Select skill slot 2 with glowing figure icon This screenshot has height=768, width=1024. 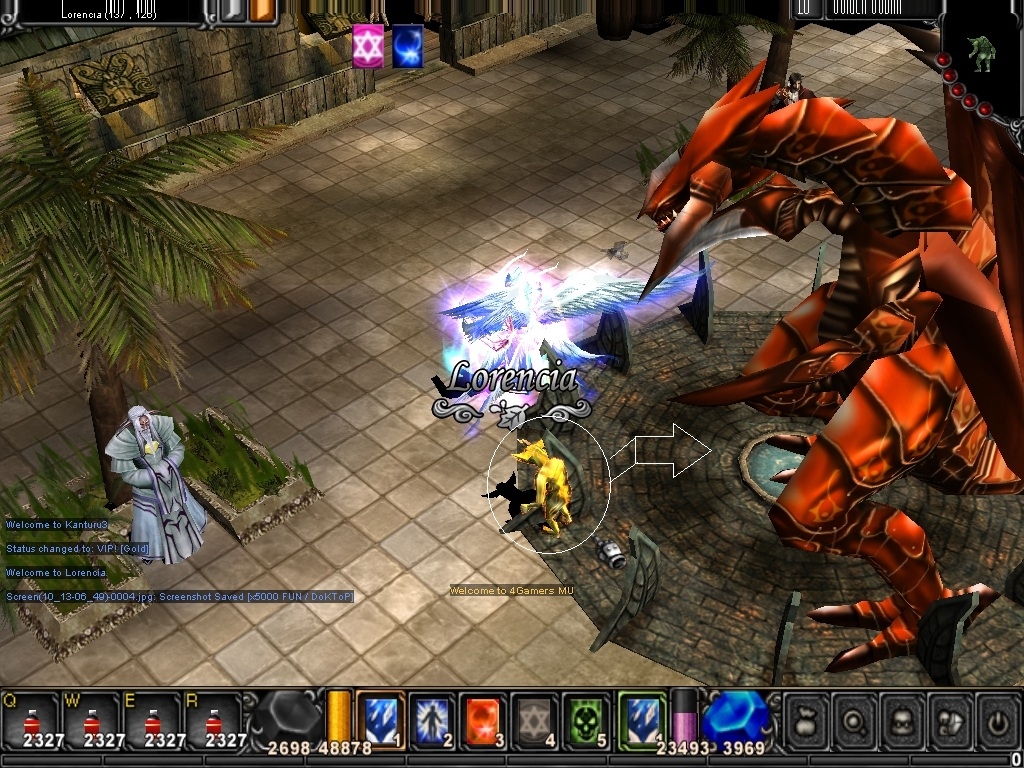click(x=433, y=720)
